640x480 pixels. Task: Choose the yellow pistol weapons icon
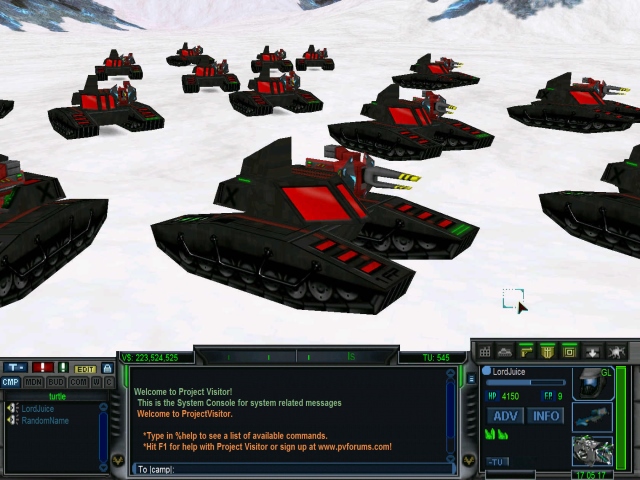pyautogui.click(x=527, y=352)
